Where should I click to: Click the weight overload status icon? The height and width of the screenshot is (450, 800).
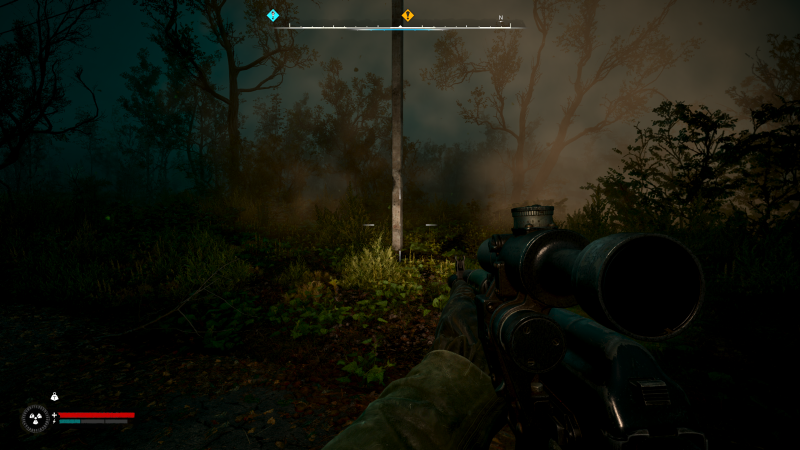click(x=54, y=398)
